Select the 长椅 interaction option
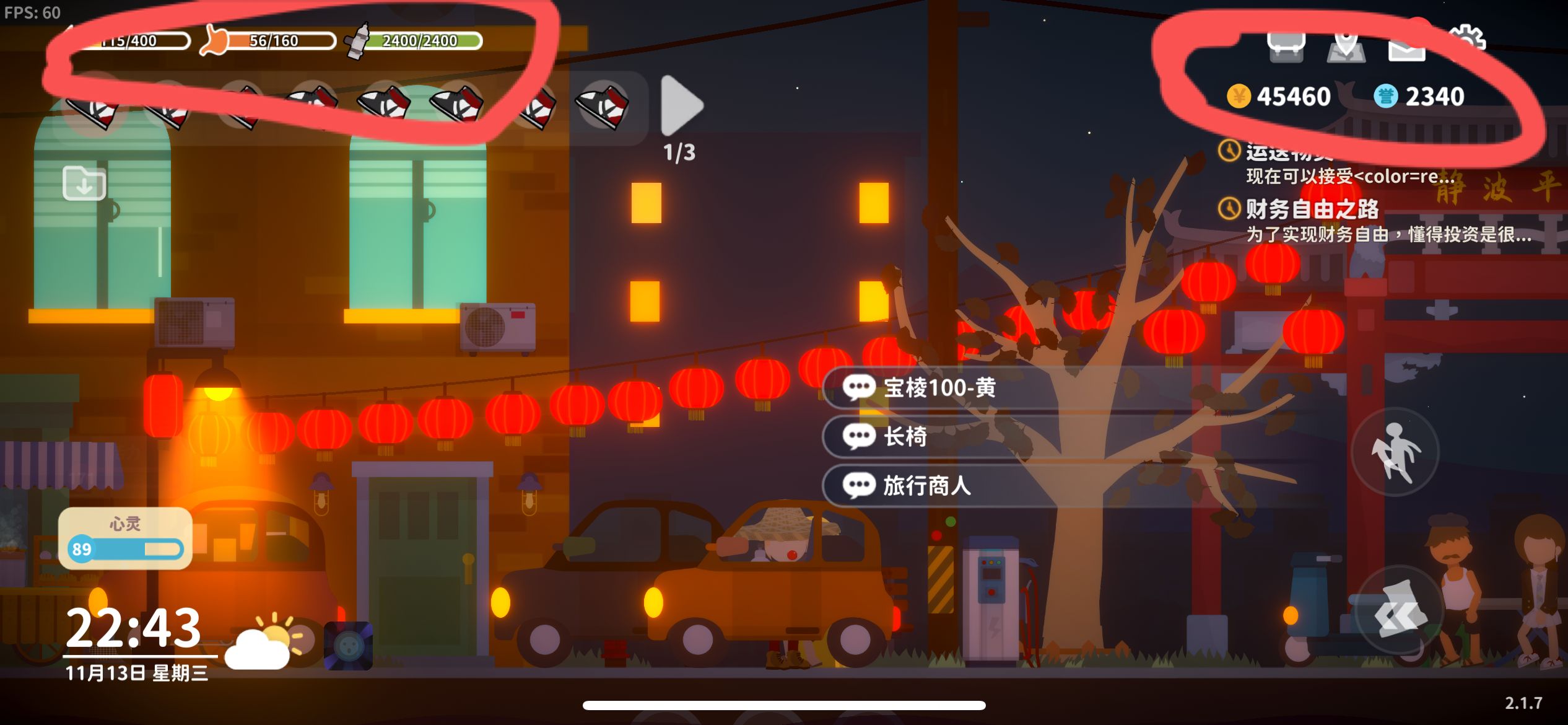The width and height of the screenshot is (1568, 725). click(905, 437)
